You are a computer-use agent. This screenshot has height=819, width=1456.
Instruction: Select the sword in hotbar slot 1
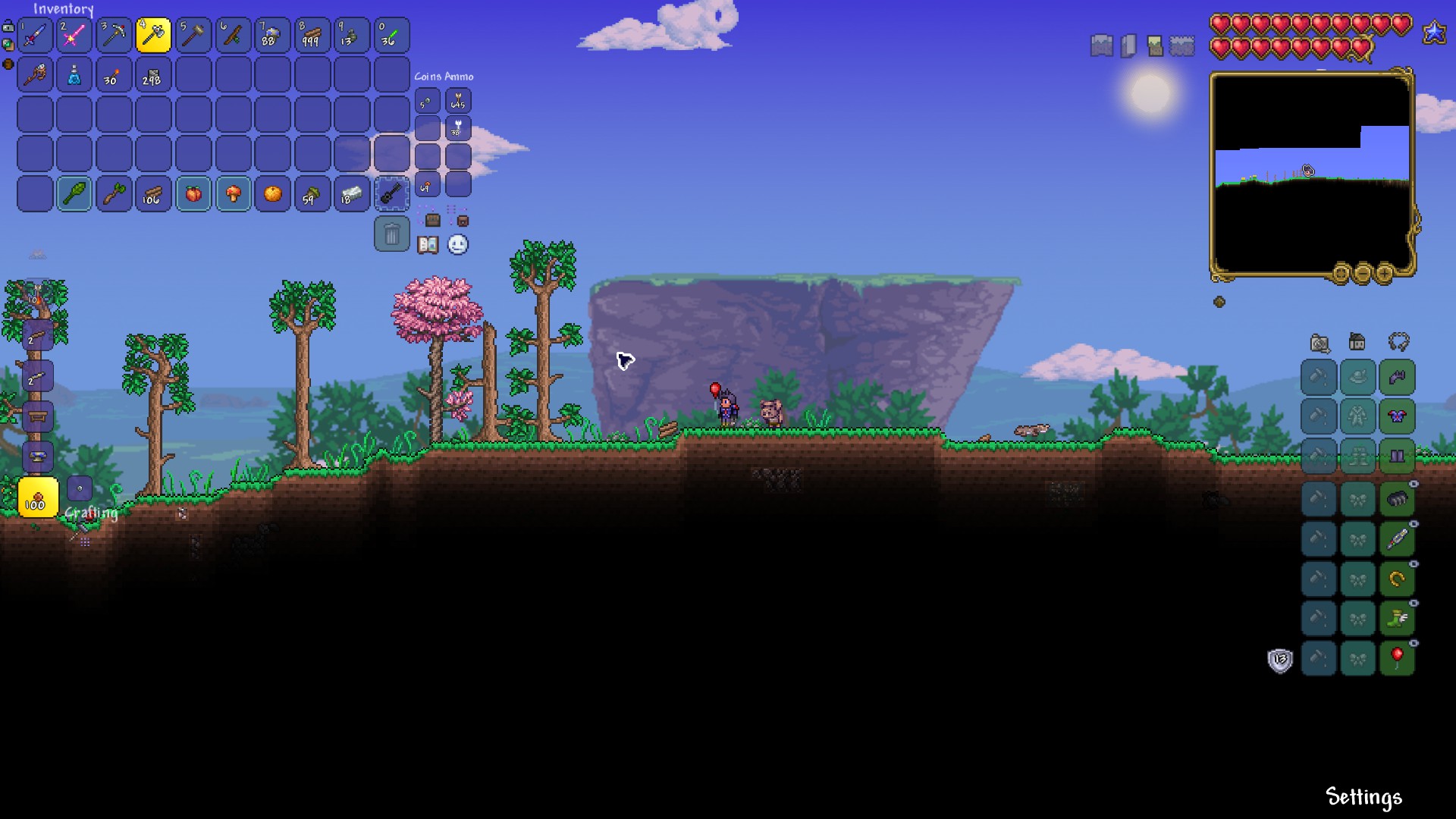click(35, 35)
